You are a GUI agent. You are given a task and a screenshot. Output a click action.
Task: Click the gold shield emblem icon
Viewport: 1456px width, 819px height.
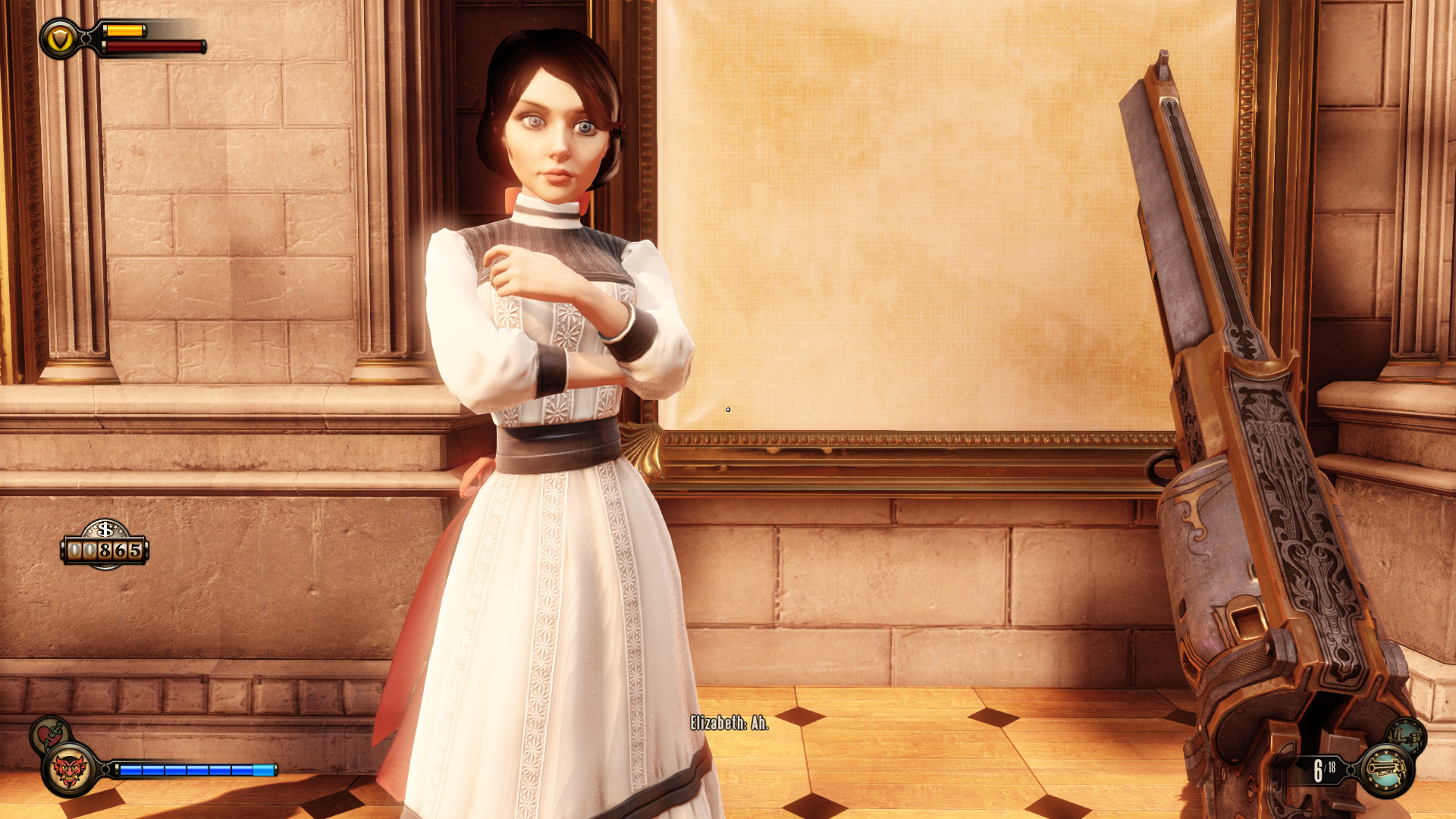[59, 39]
